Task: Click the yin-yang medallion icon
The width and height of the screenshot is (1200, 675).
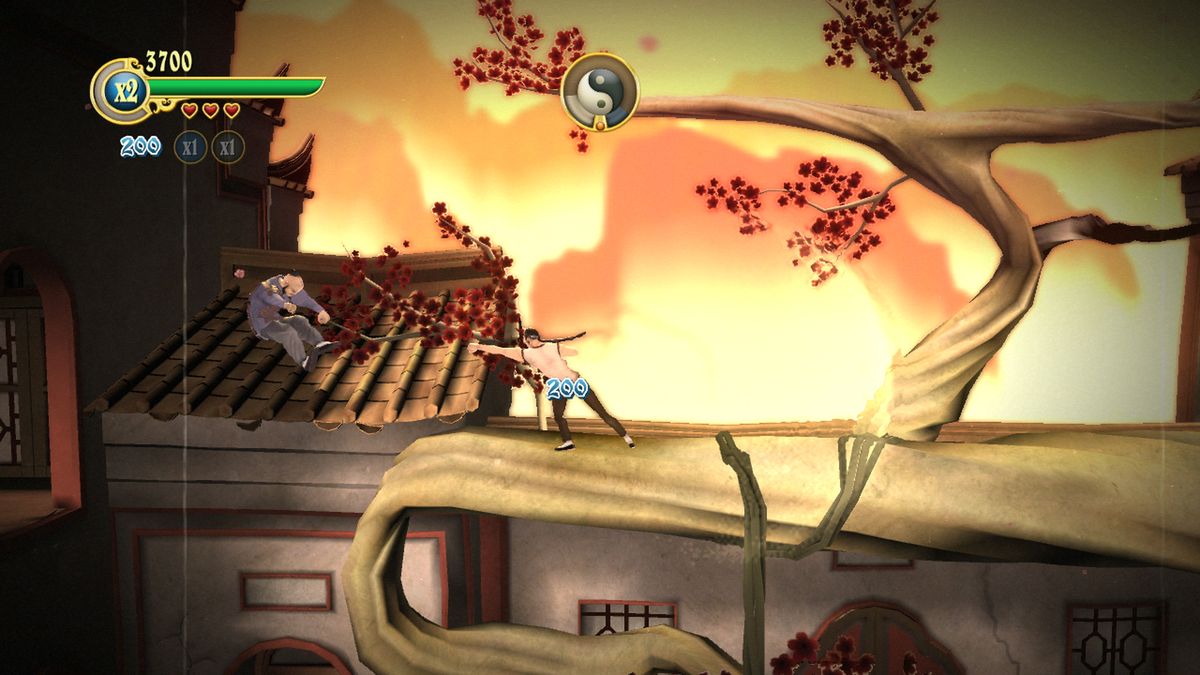Action: [600, 92]
